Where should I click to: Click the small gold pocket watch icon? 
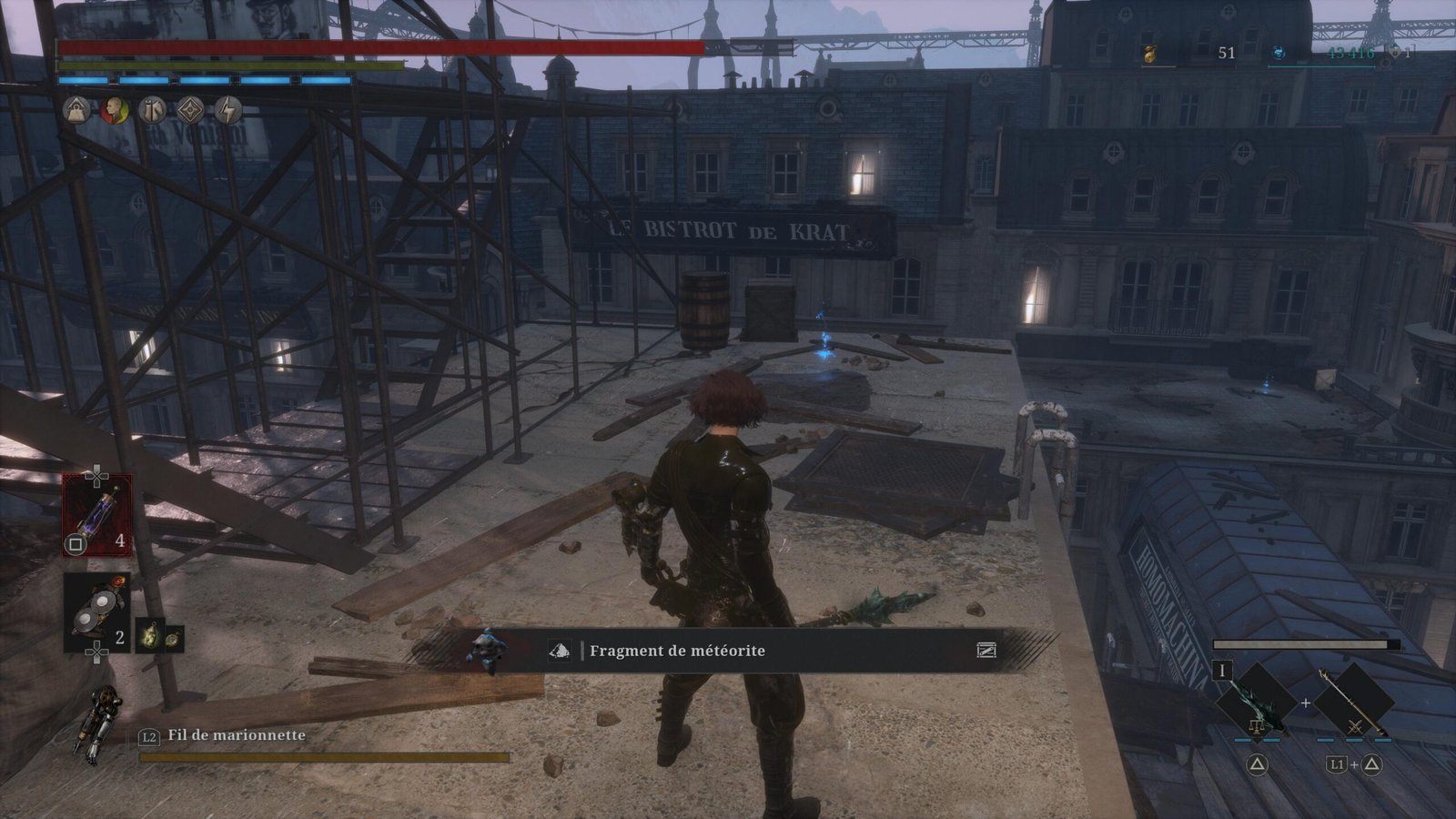(172, 637)
